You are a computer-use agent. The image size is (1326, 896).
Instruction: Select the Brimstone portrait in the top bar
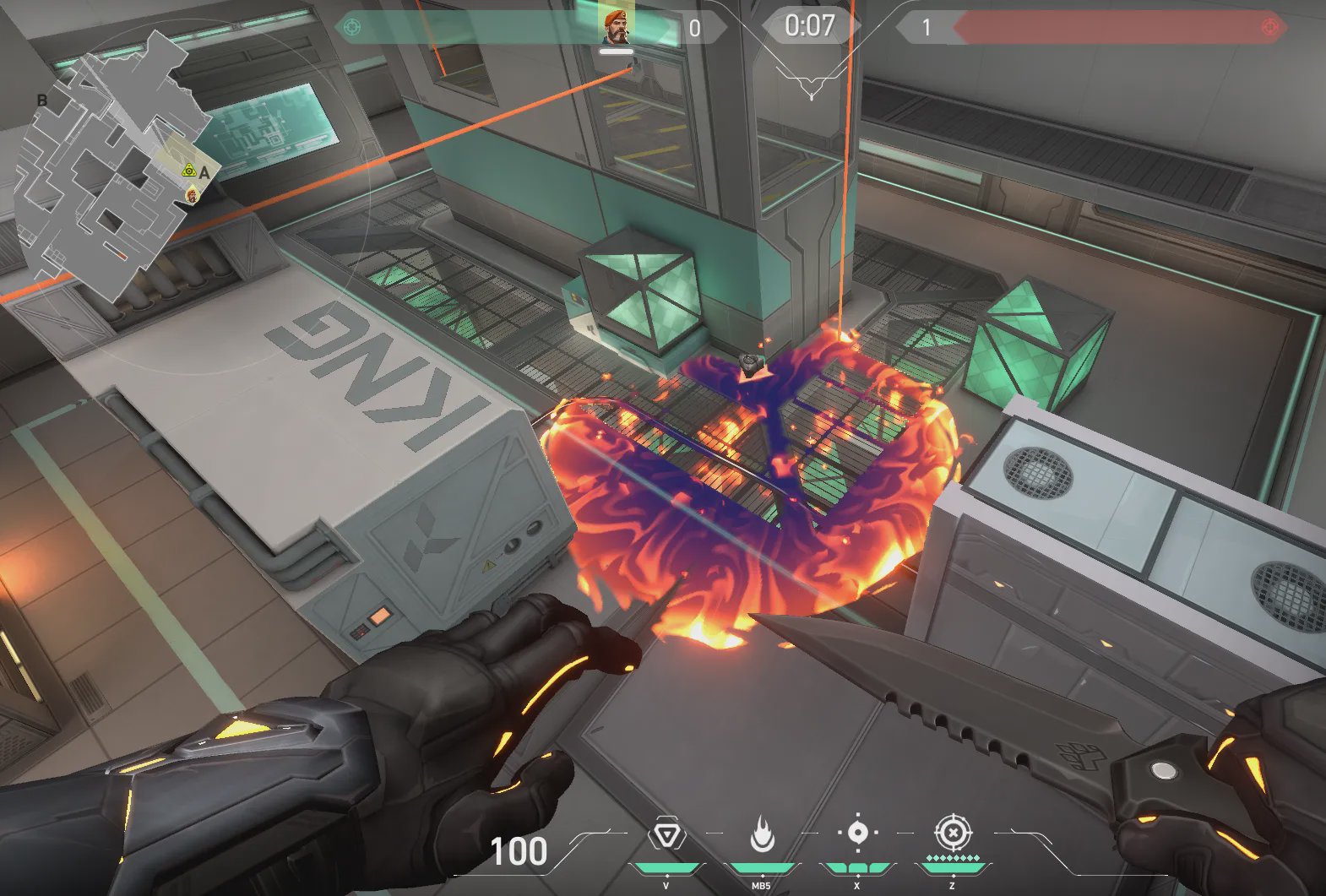[x=617, y=25]
